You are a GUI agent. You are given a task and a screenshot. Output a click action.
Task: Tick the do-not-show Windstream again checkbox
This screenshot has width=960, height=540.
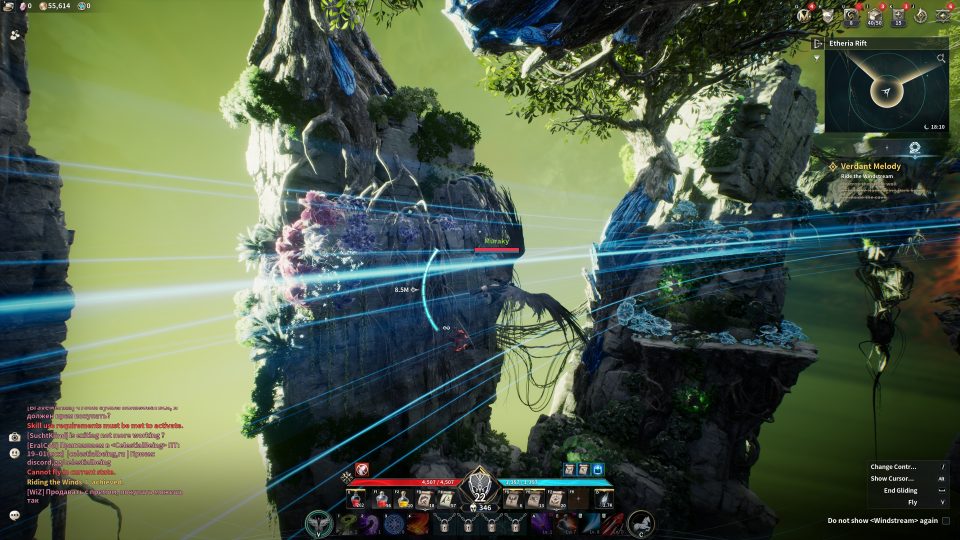[x=946, y=521]
